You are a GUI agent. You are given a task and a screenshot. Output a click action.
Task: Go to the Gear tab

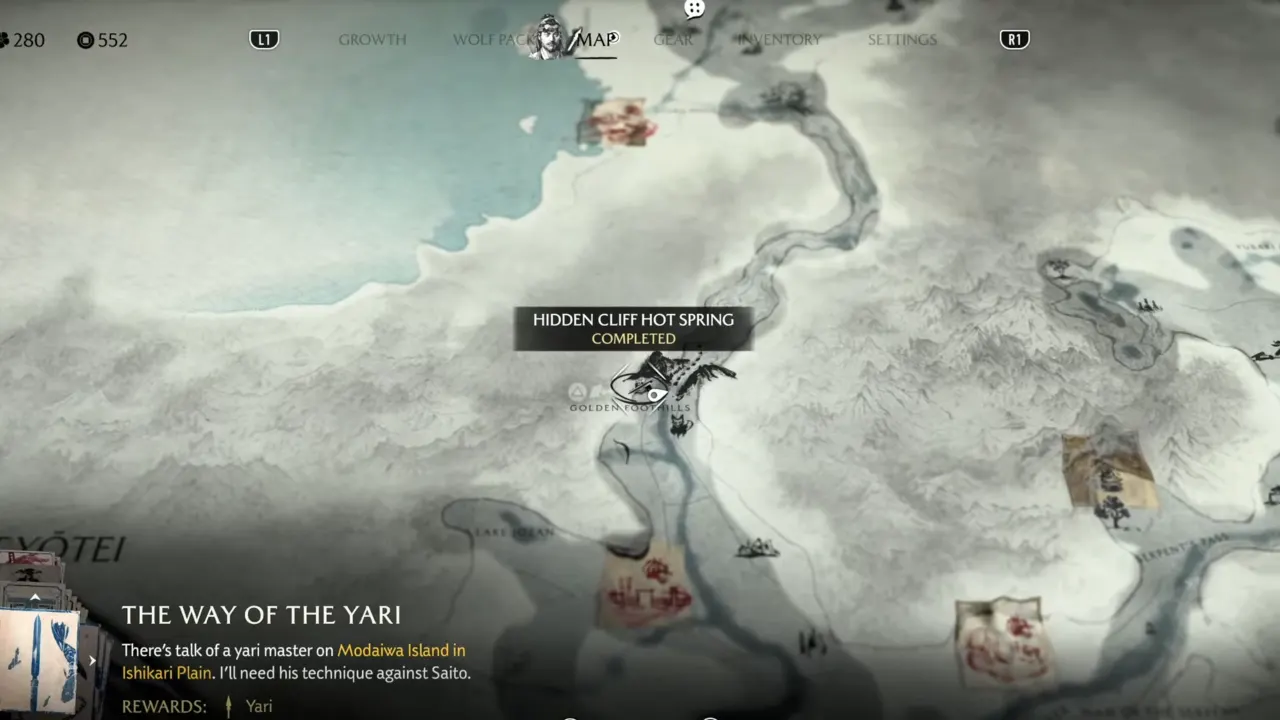click(x=673, y=40)
